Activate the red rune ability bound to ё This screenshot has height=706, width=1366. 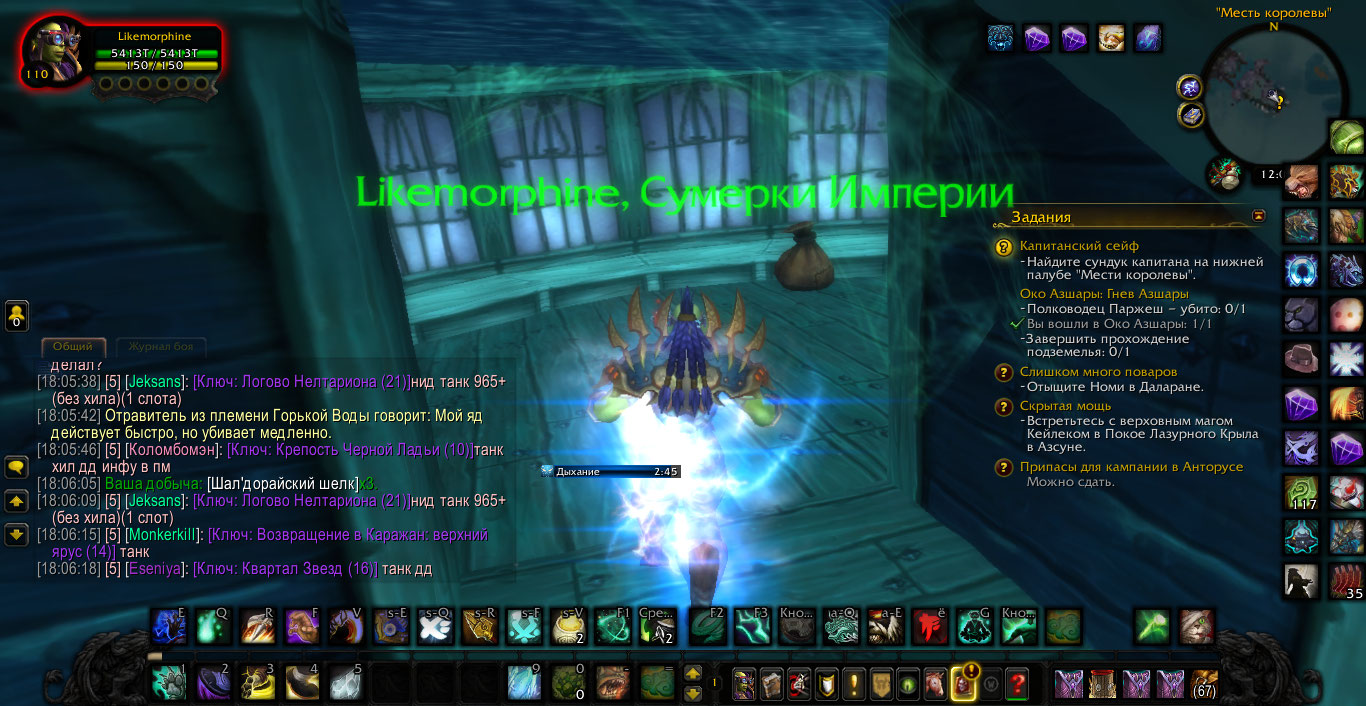tap(929, 627)
